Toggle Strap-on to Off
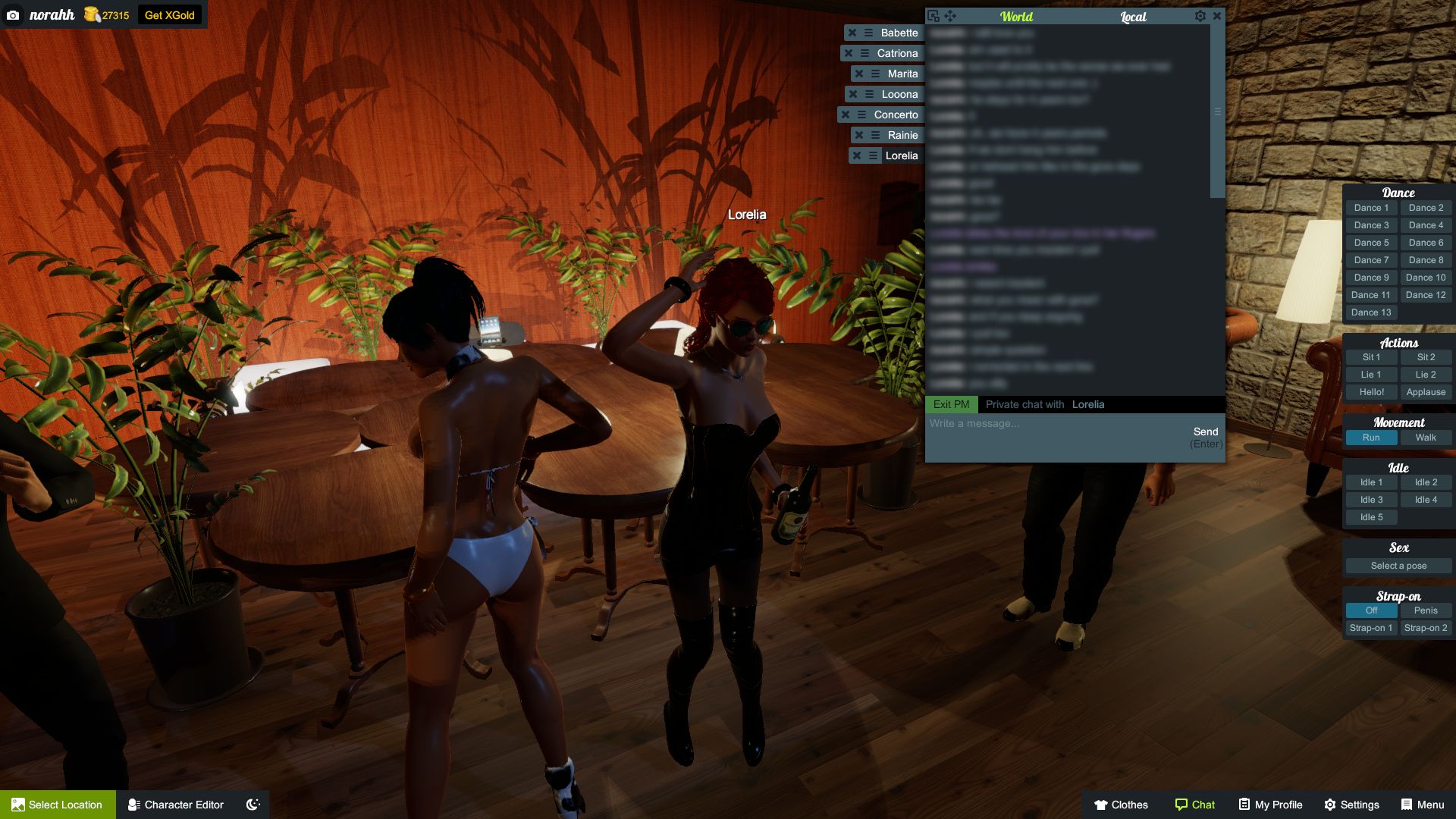Viewport: 1456px width, 819px height. pyautogui.click(x=1370, y=610)
